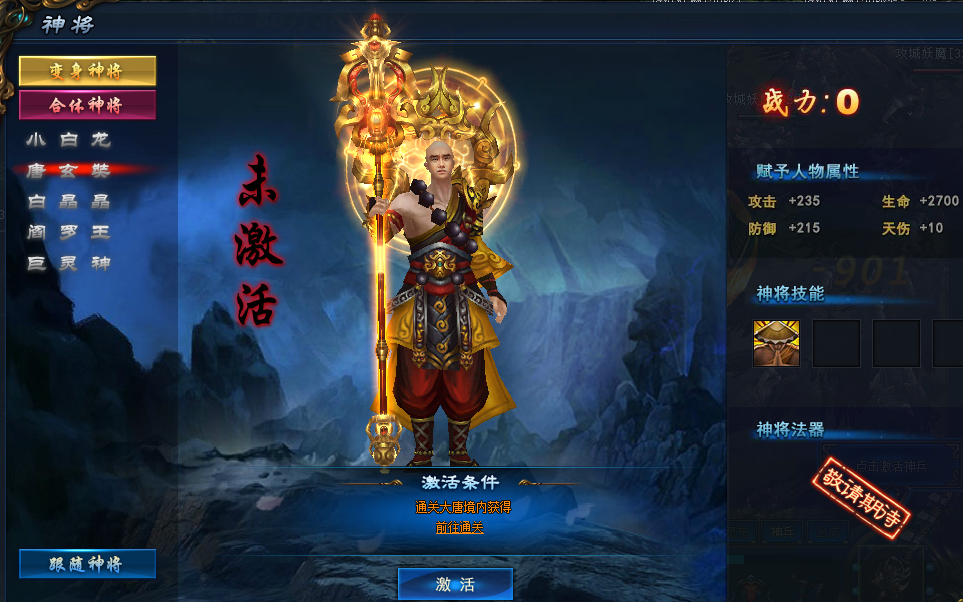The image size is (963, 602).
Task: Switch to the 变身神将 tab
Action: coord(88,71)
